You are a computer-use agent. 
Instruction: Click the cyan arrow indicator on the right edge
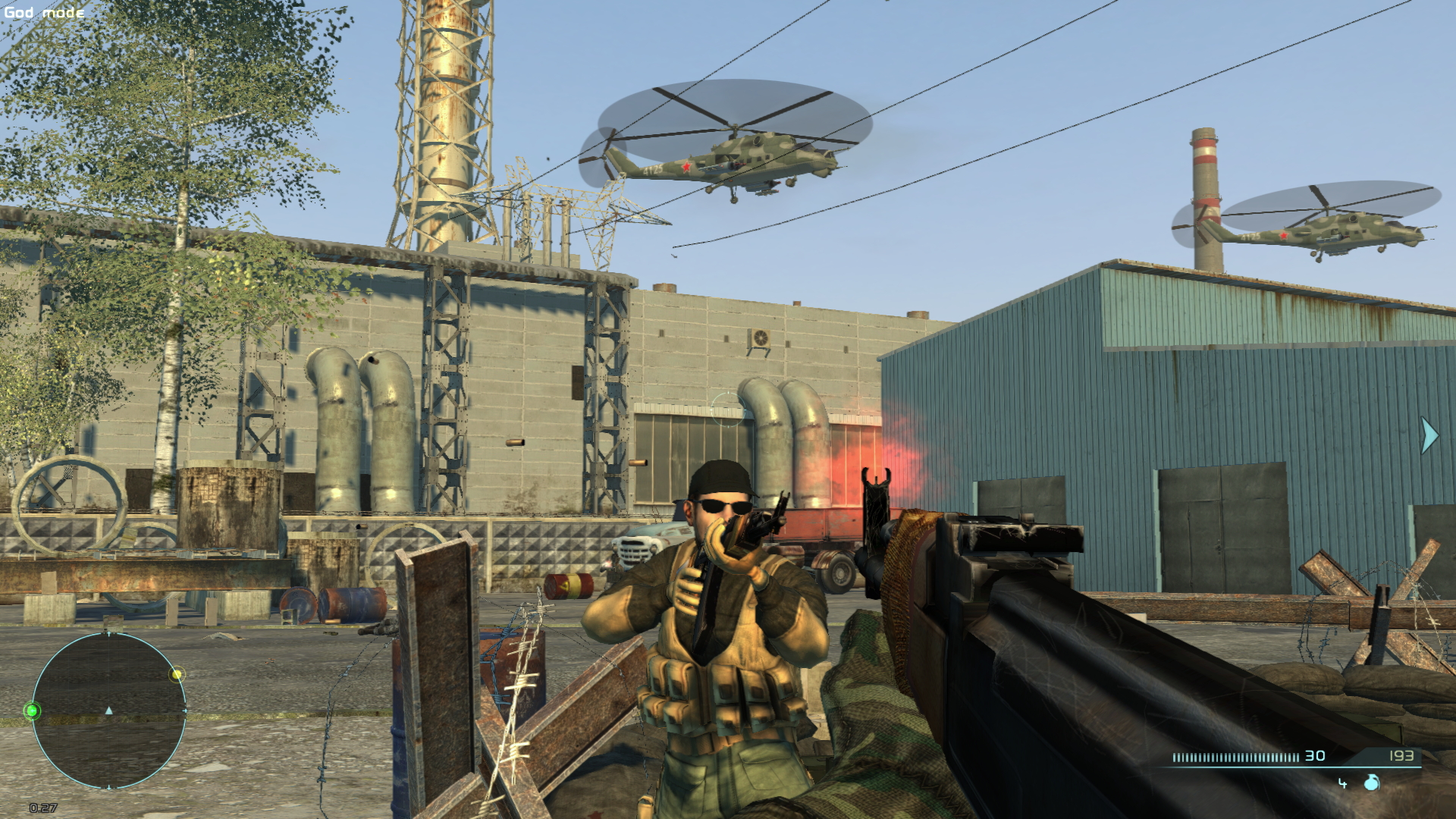(1428, 436)
